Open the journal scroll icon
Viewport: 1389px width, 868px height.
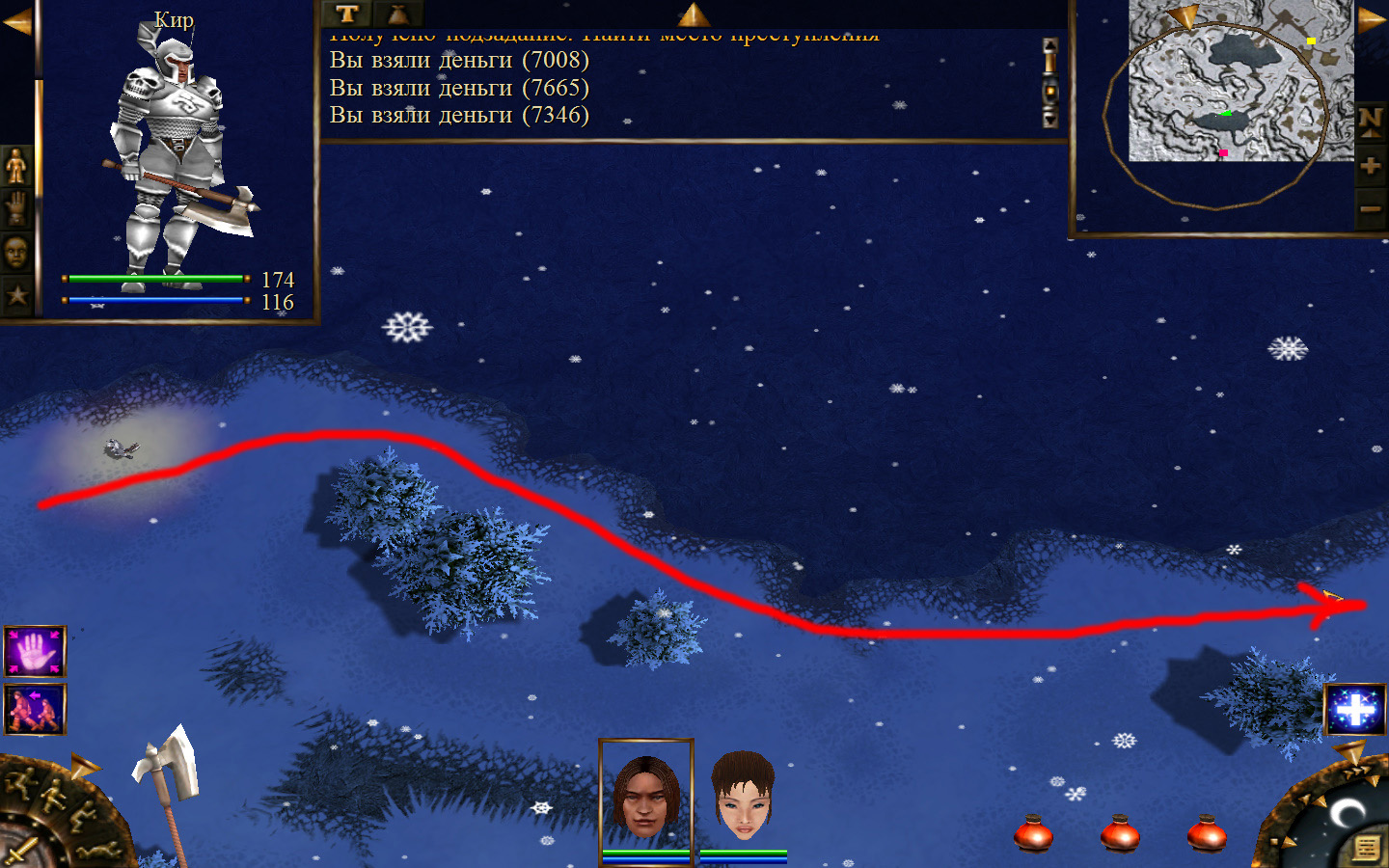pyautogui.click(x=1366, y=848)
